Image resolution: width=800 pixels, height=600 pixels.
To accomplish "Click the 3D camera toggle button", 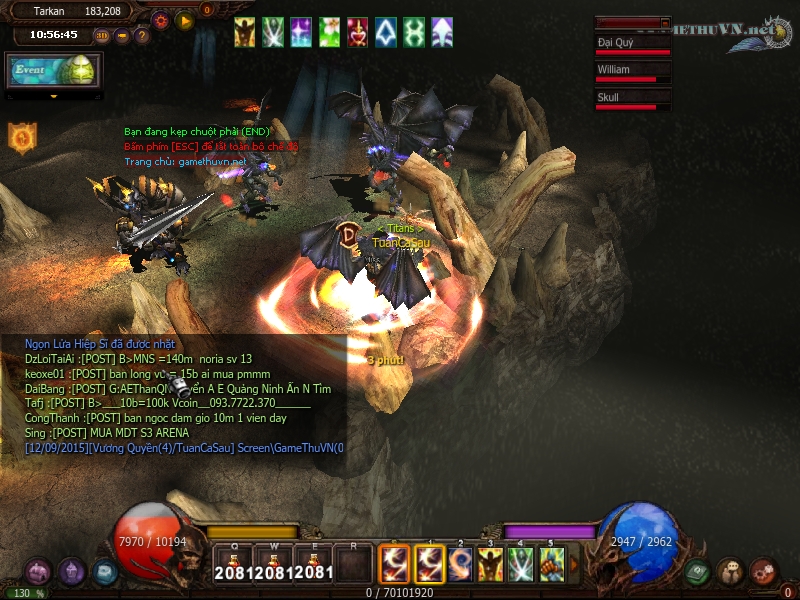I will click(103, 36).
